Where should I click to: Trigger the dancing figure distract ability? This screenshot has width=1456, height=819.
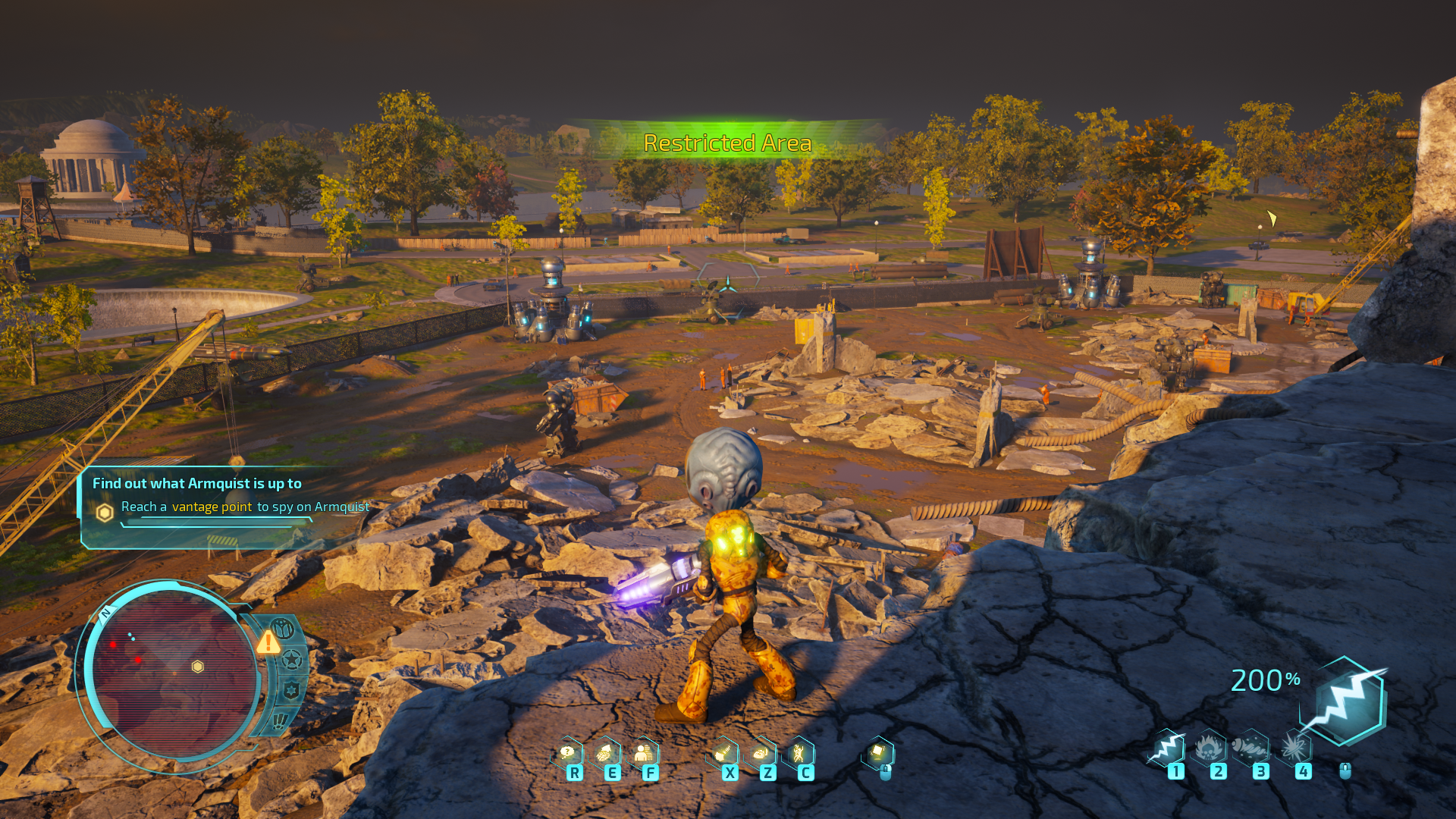pyautogui.click(x=799, y=753)
